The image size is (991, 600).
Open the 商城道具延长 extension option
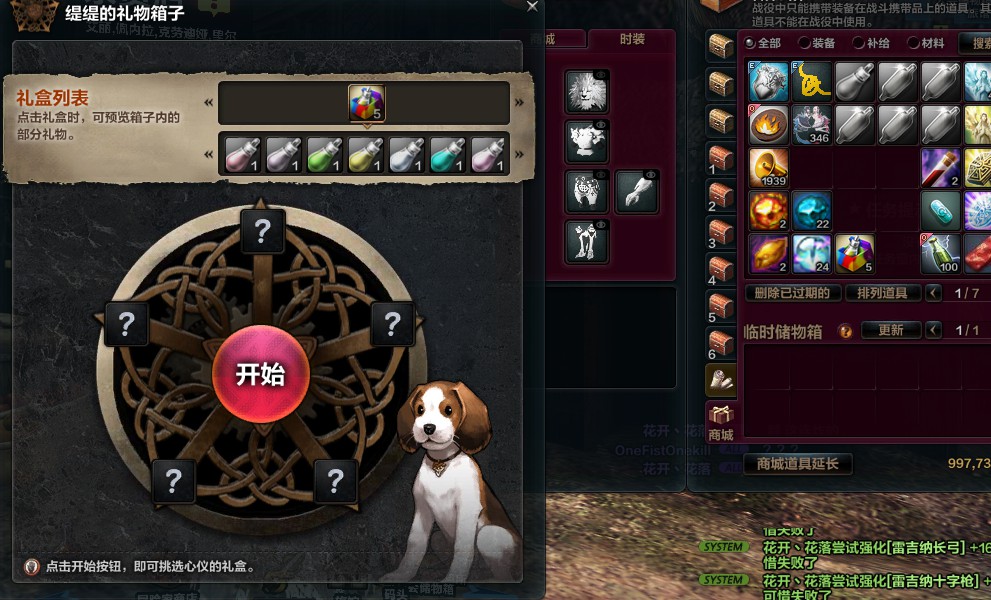797,463
